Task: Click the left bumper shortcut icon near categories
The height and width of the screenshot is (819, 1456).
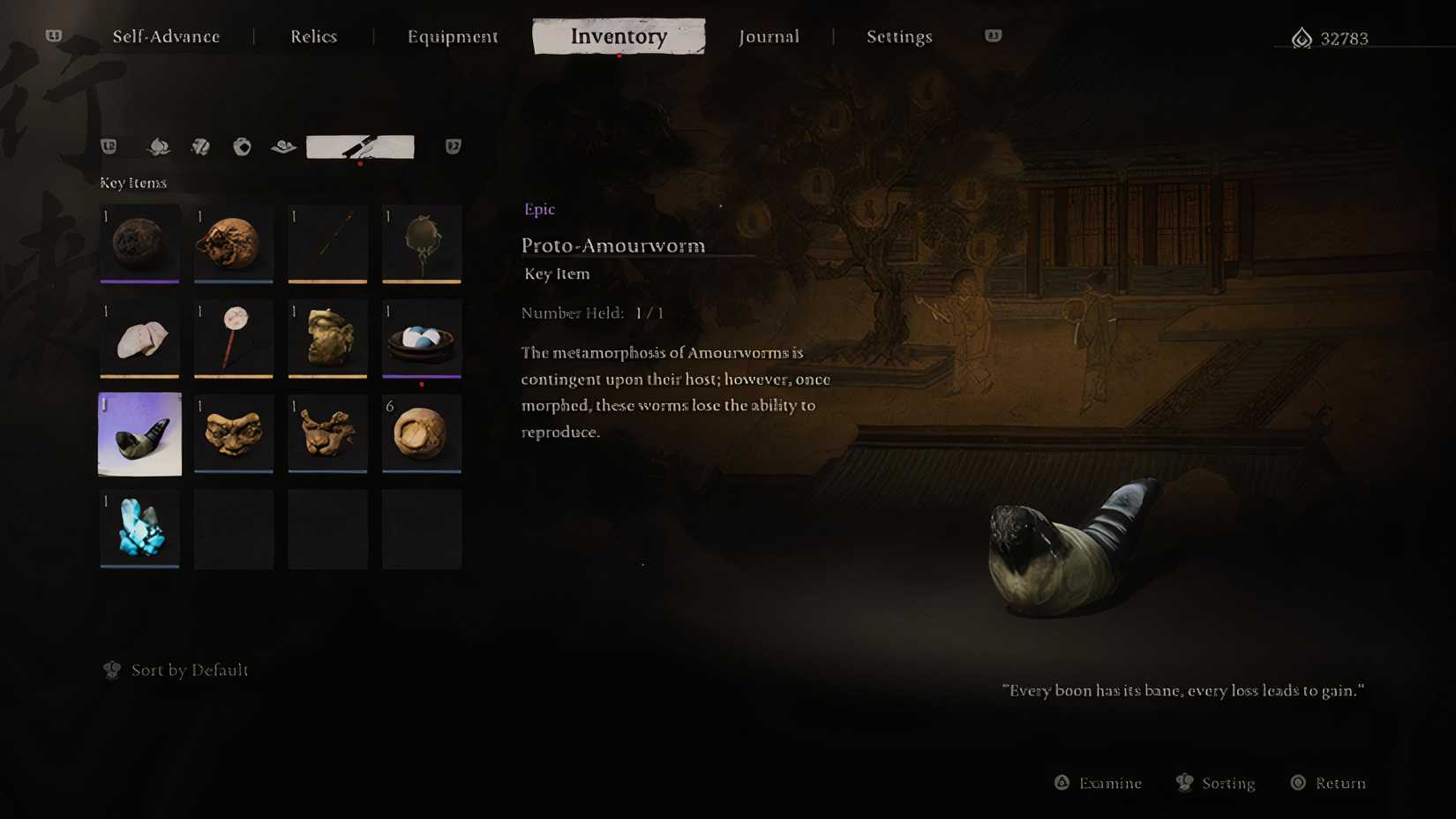Action: click(109, 147)
